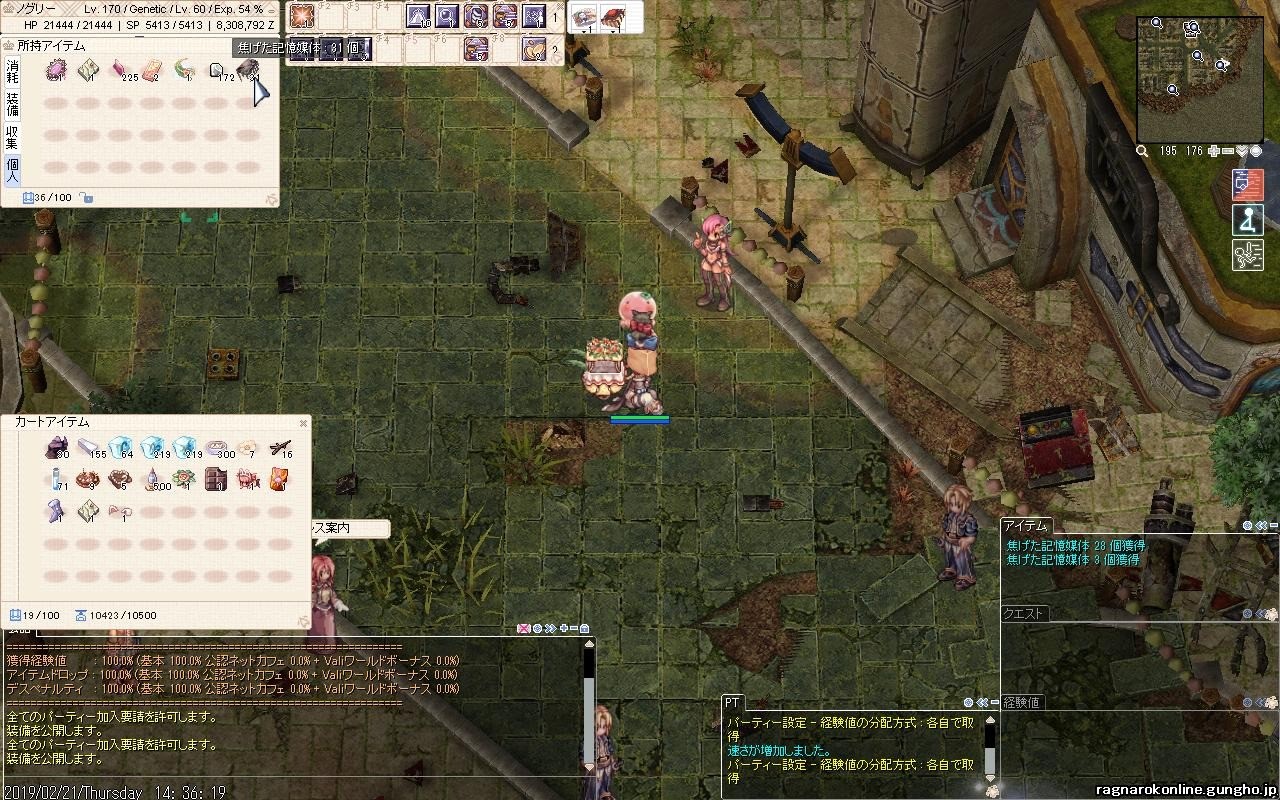
Task: Select the purple ore stack in cart
Action: pyautogui.click(x=57, y=448)
